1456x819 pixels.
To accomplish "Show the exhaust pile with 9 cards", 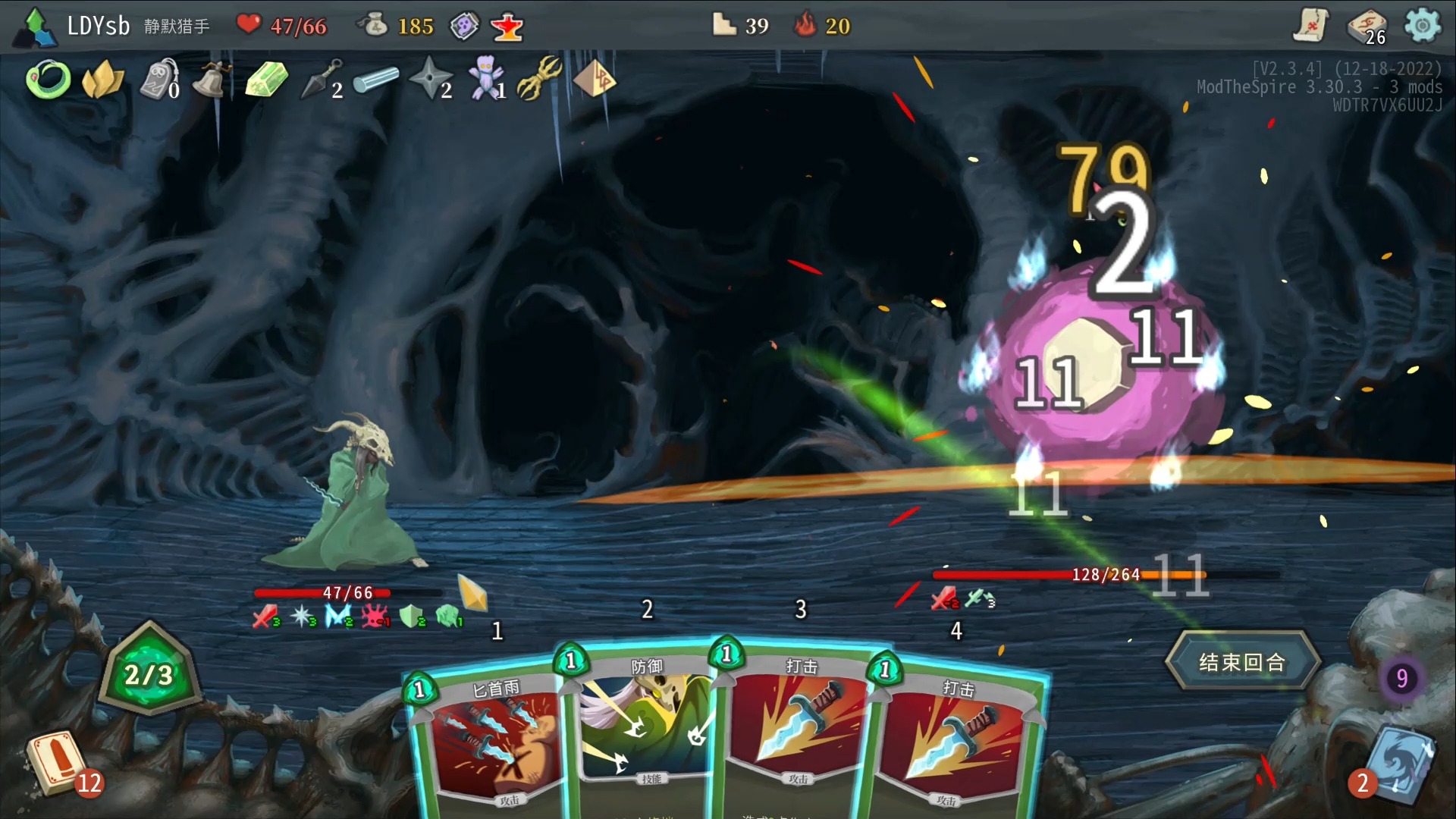I will (x=1401, y=678).
